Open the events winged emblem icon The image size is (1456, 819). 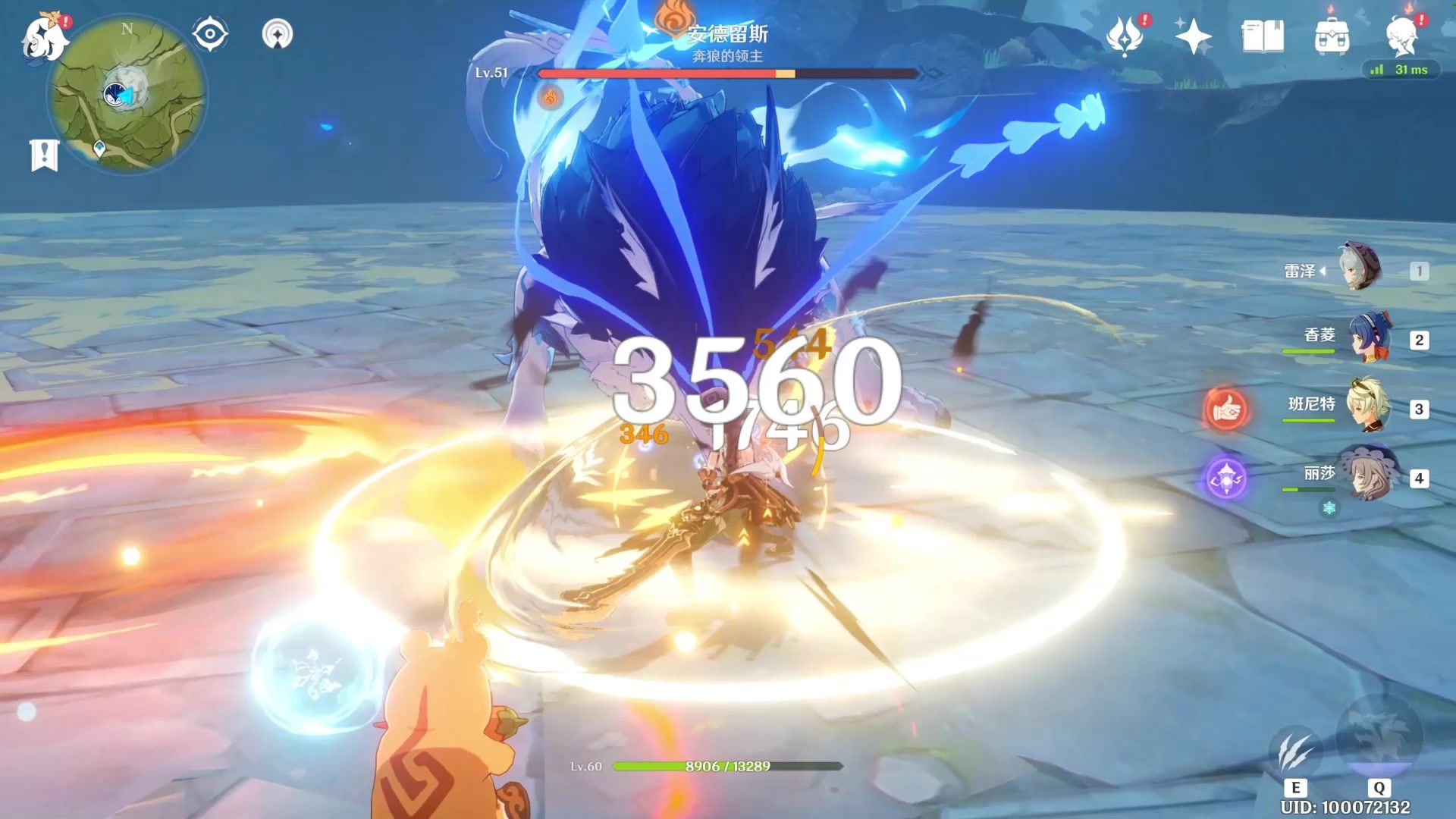pyautogui.click(x=1125, y=36)
